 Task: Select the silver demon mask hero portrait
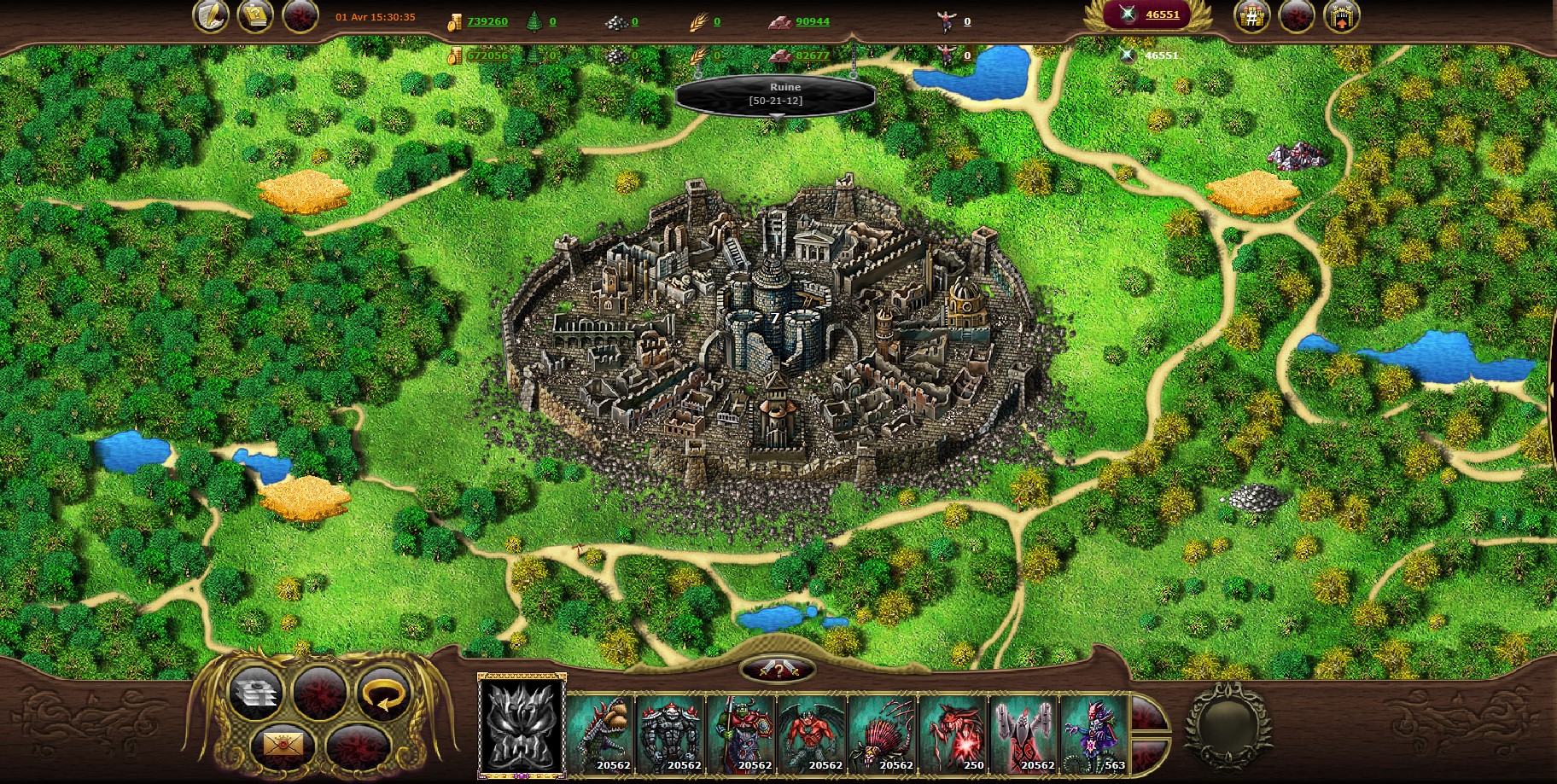[x=522, y=725]
